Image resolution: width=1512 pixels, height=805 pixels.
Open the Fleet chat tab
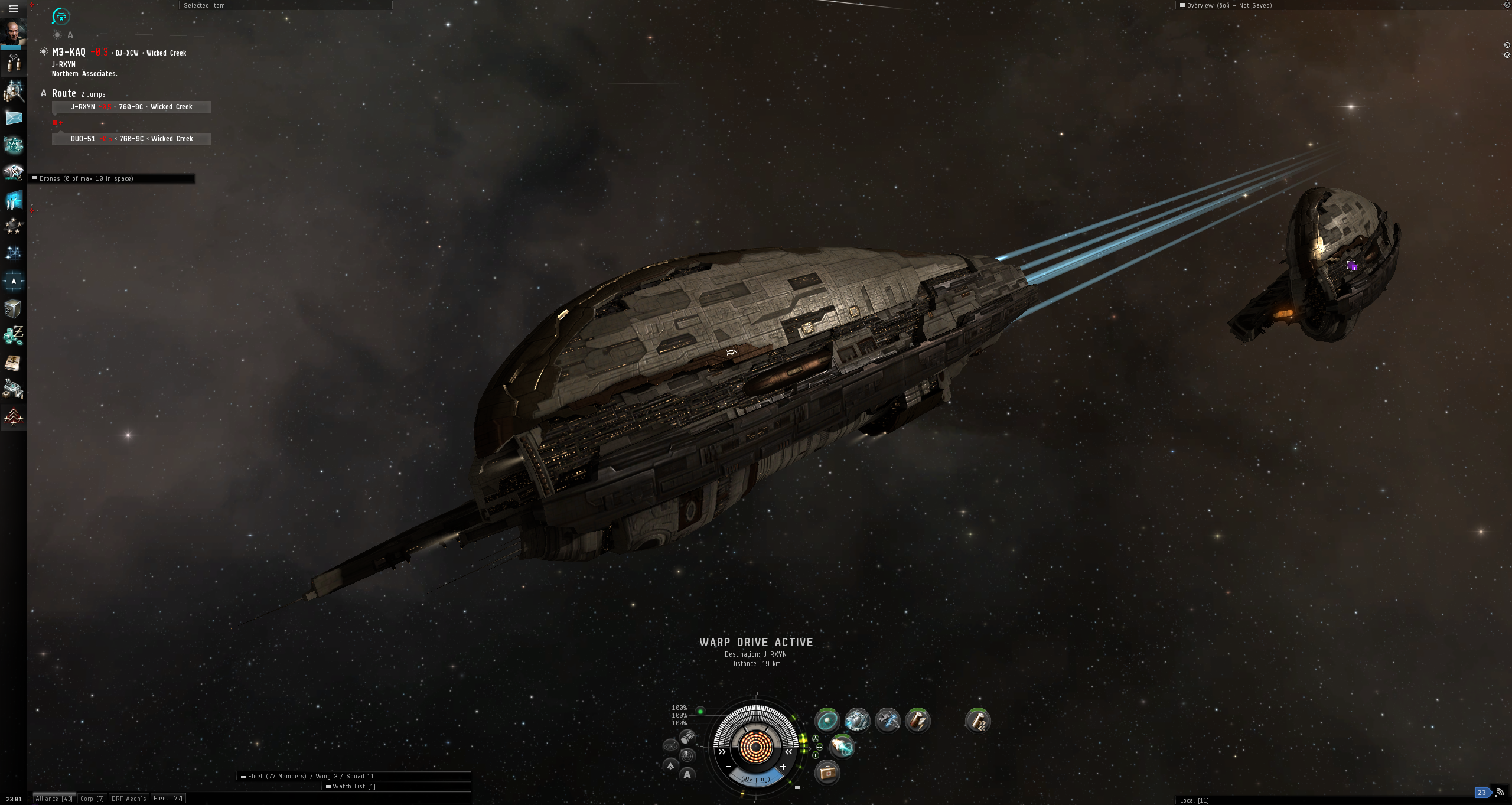tap(168, 799)
